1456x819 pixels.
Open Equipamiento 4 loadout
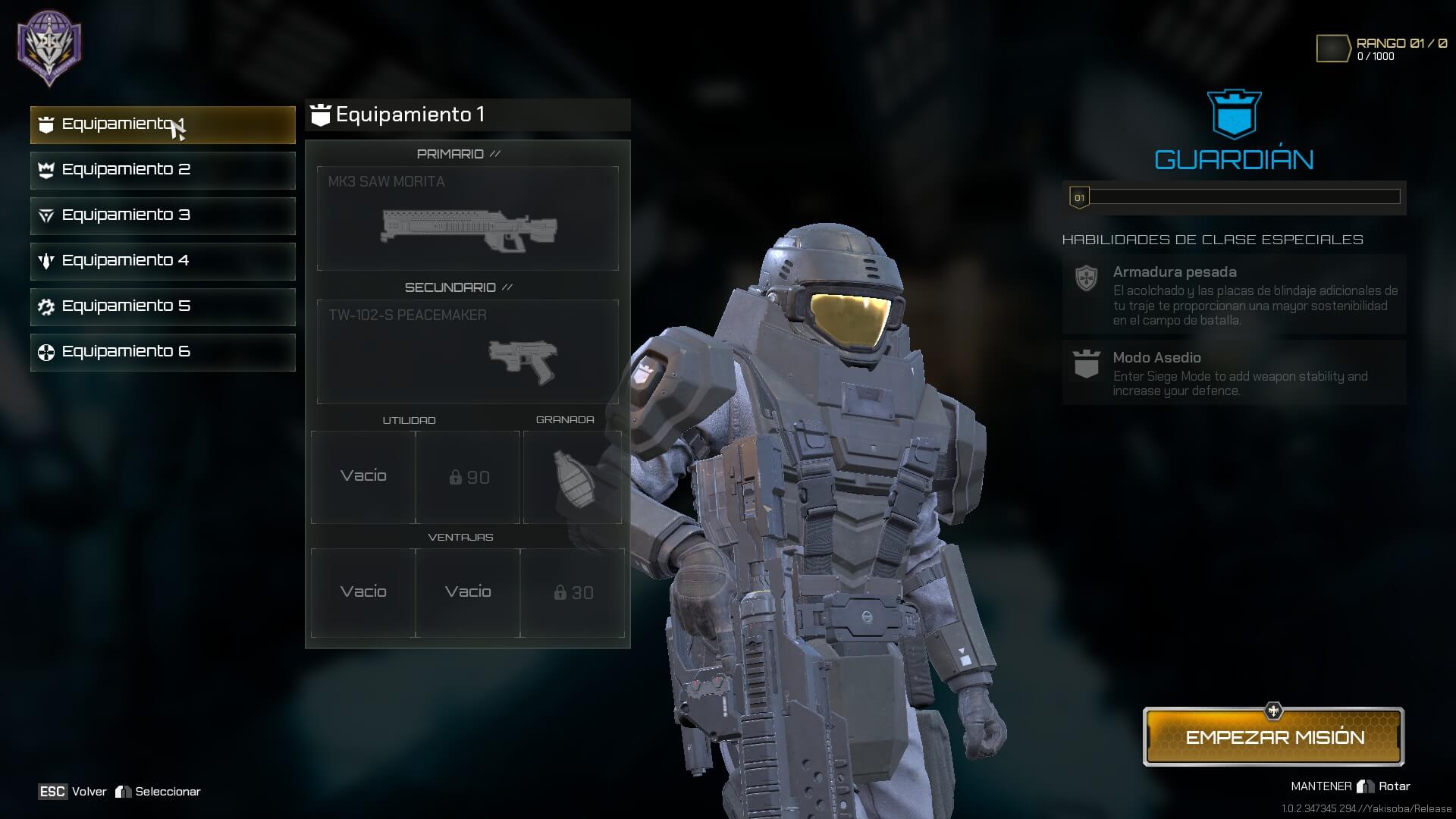click(162, 261)
